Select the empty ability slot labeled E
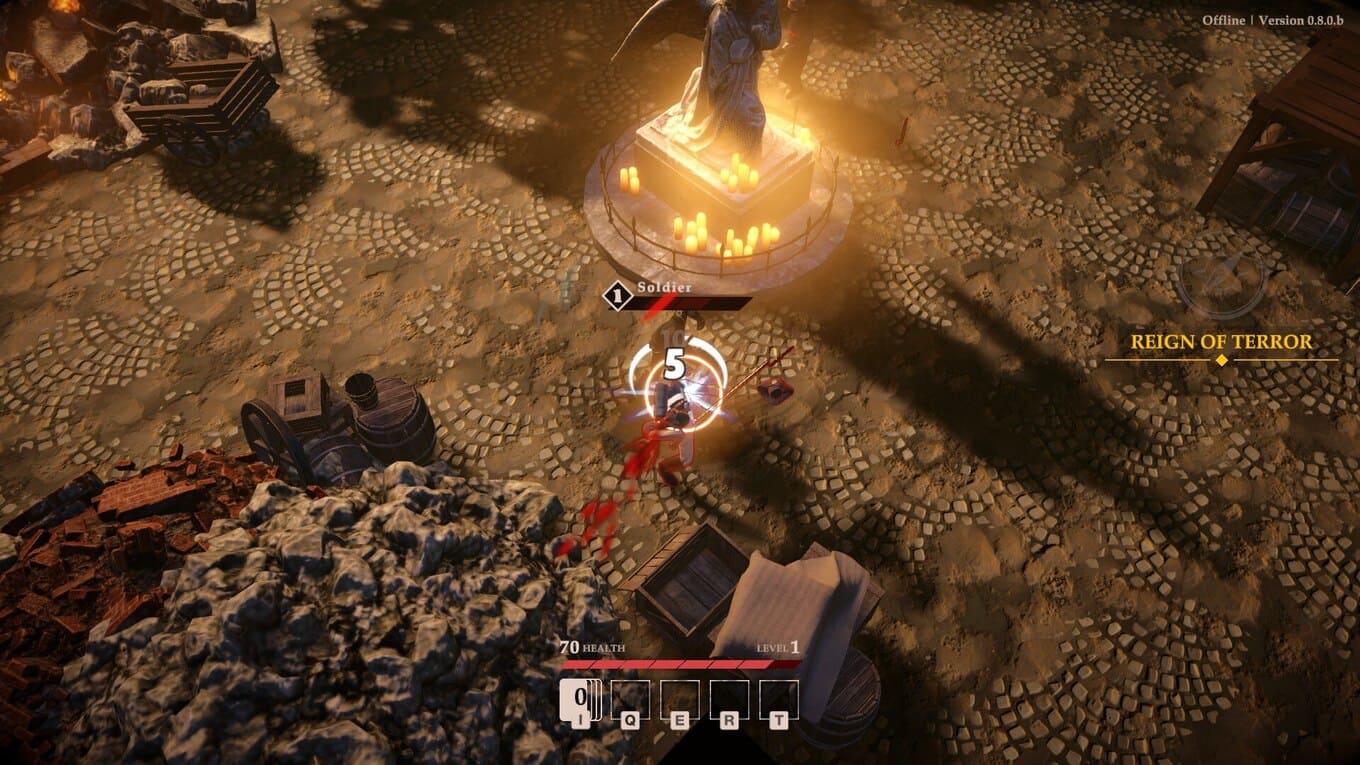This screenshot has width=1360, height=765. click(680, 699)
